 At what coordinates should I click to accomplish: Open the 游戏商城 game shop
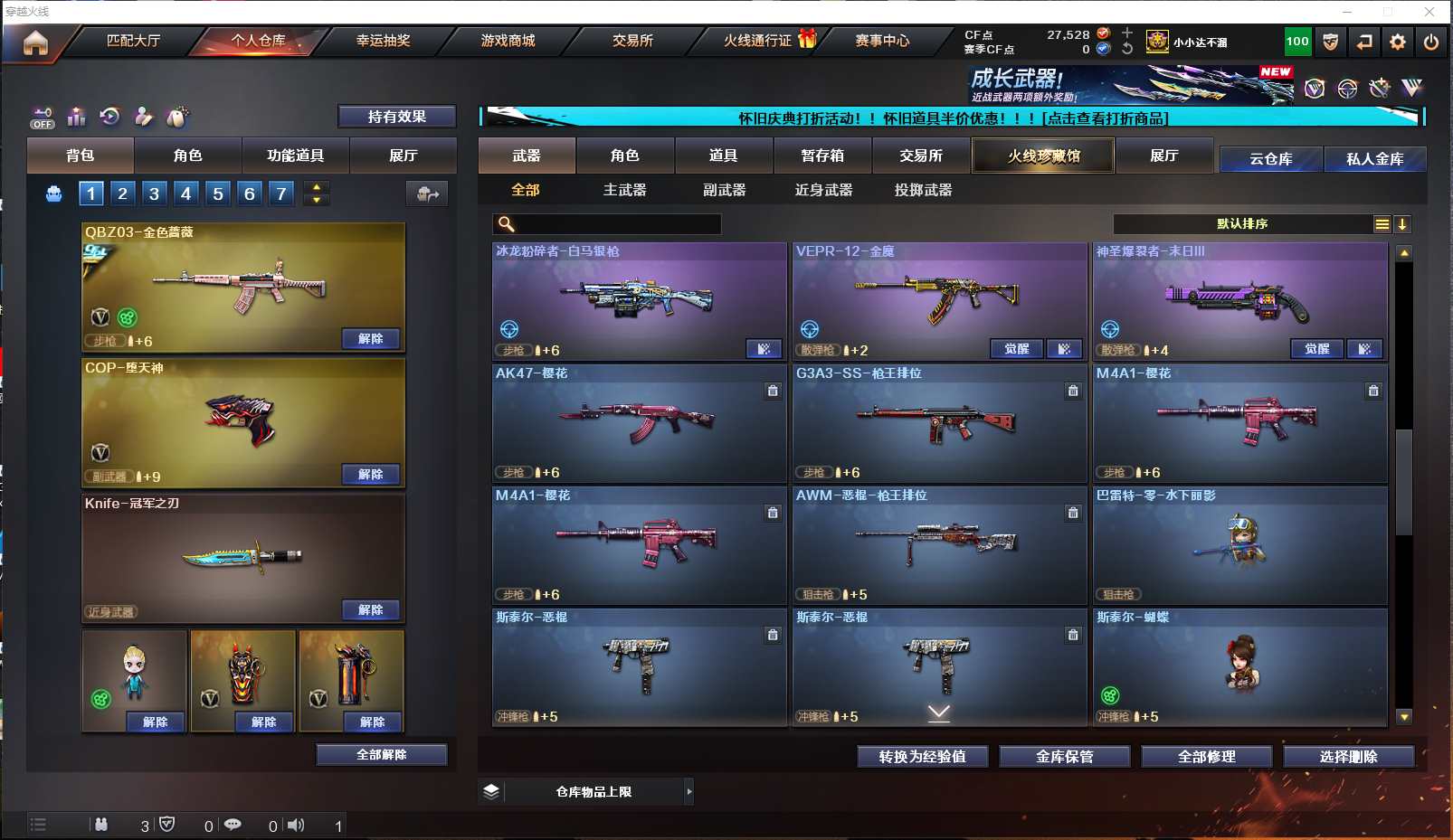[x=508, y=41]
